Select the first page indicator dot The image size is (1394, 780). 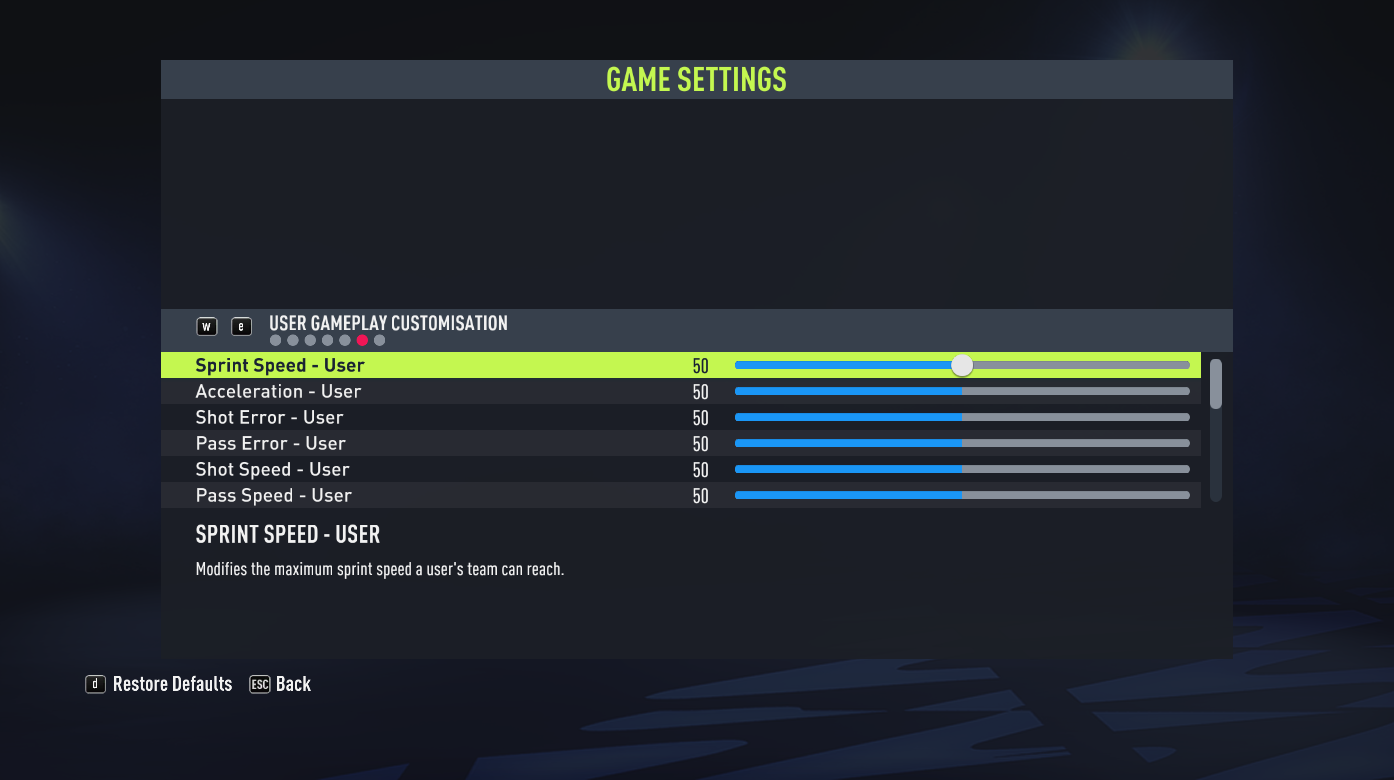(275, 340)
